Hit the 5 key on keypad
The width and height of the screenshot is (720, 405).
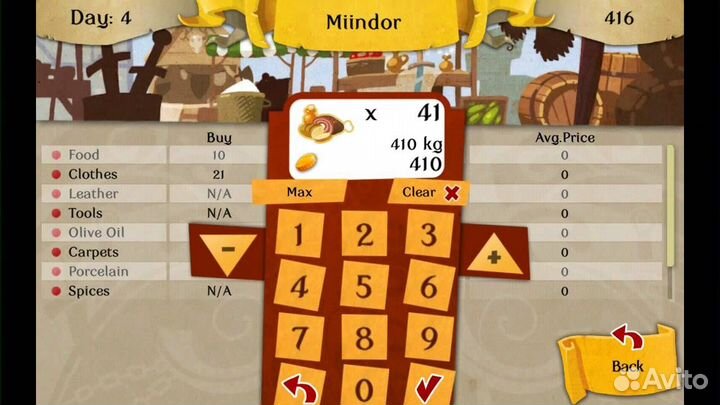365,287
